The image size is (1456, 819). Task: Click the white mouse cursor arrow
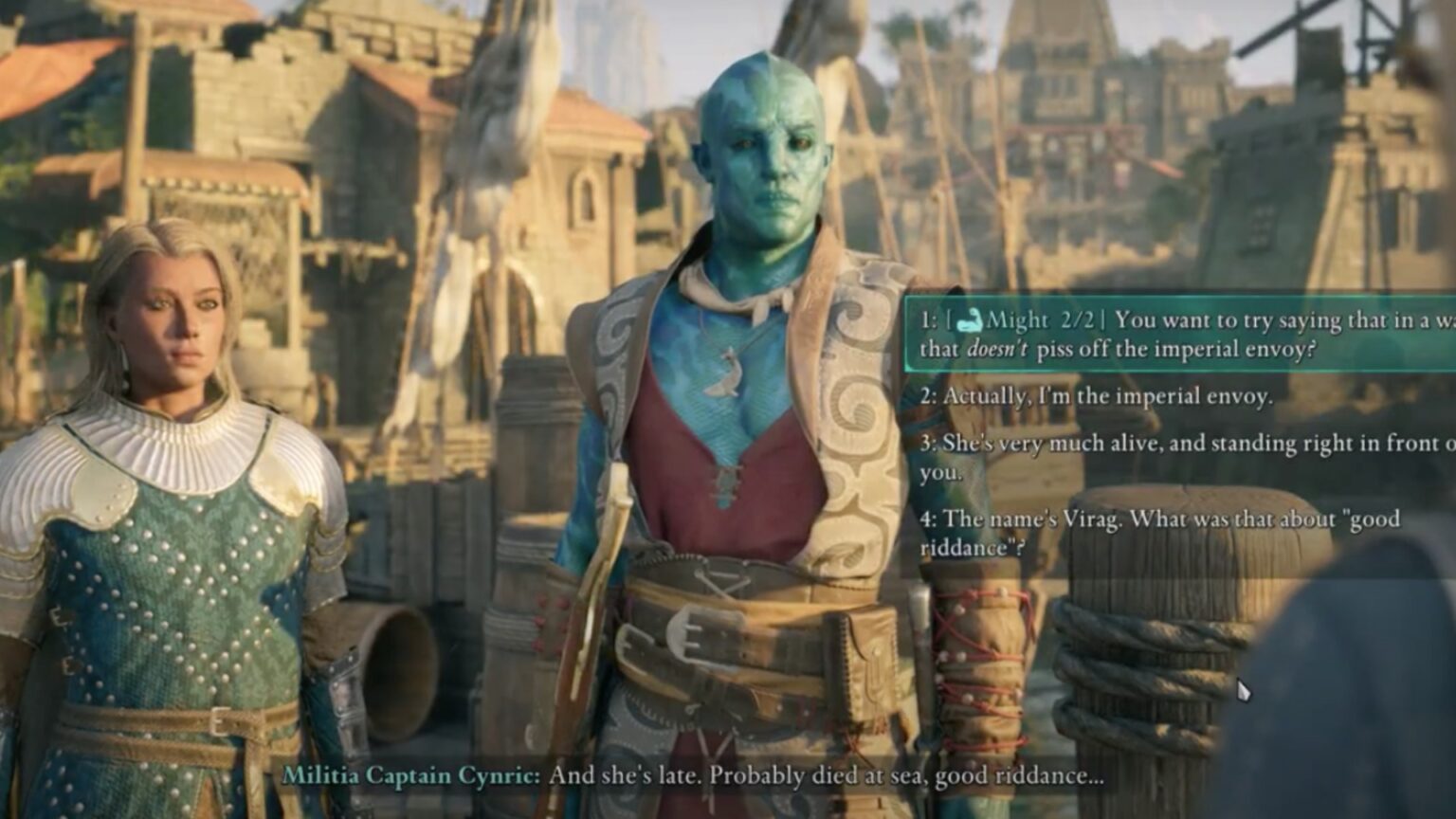[x=1245, y=688]
